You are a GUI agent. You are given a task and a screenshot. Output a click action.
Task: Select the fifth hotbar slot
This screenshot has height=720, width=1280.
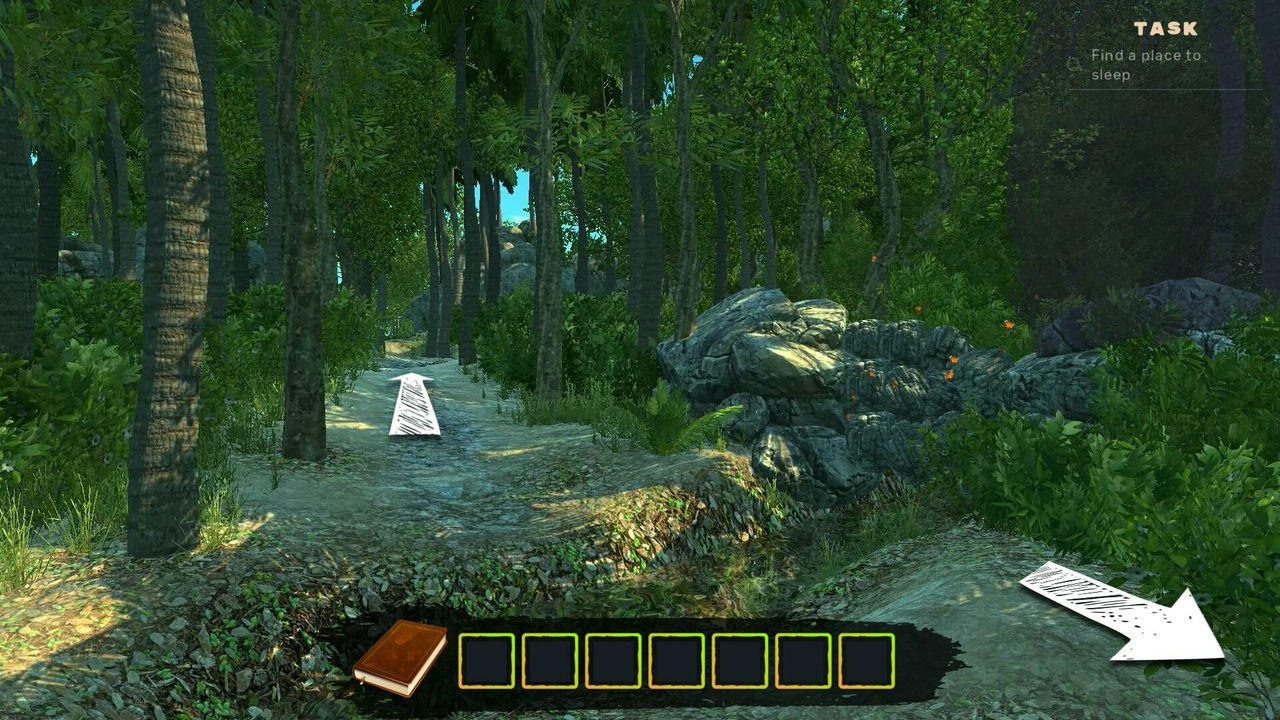[741, 662]
